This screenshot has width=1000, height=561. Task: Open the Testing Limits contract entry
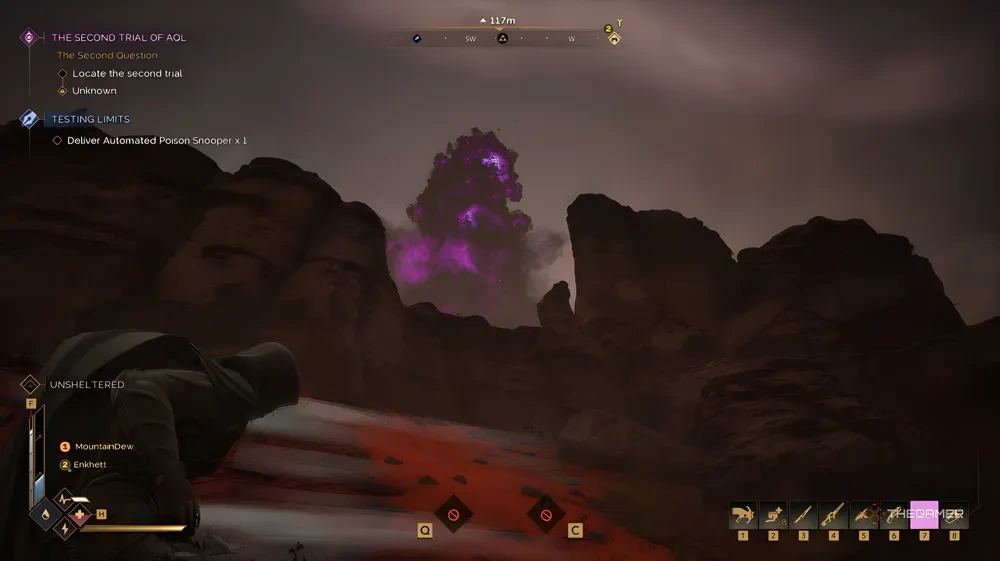pos(90,119)
